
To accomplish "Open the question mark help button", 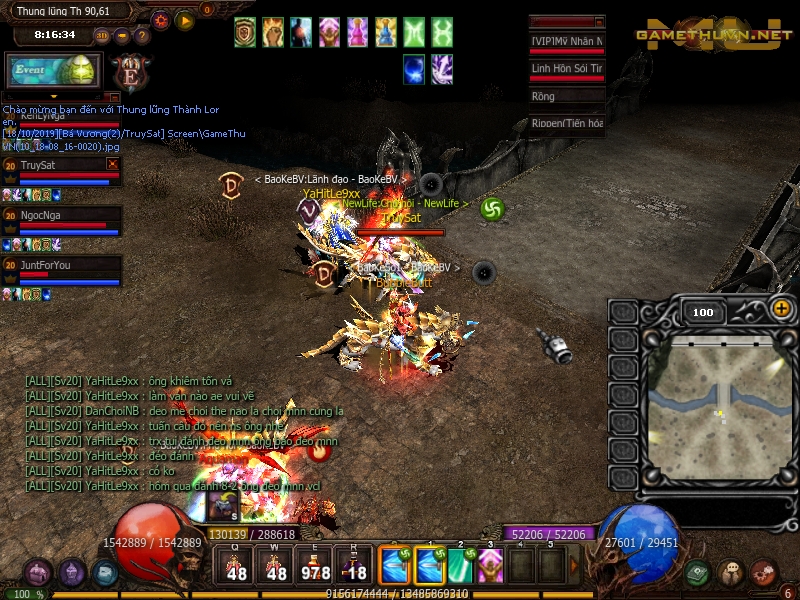I will click(x=141, y=35).
